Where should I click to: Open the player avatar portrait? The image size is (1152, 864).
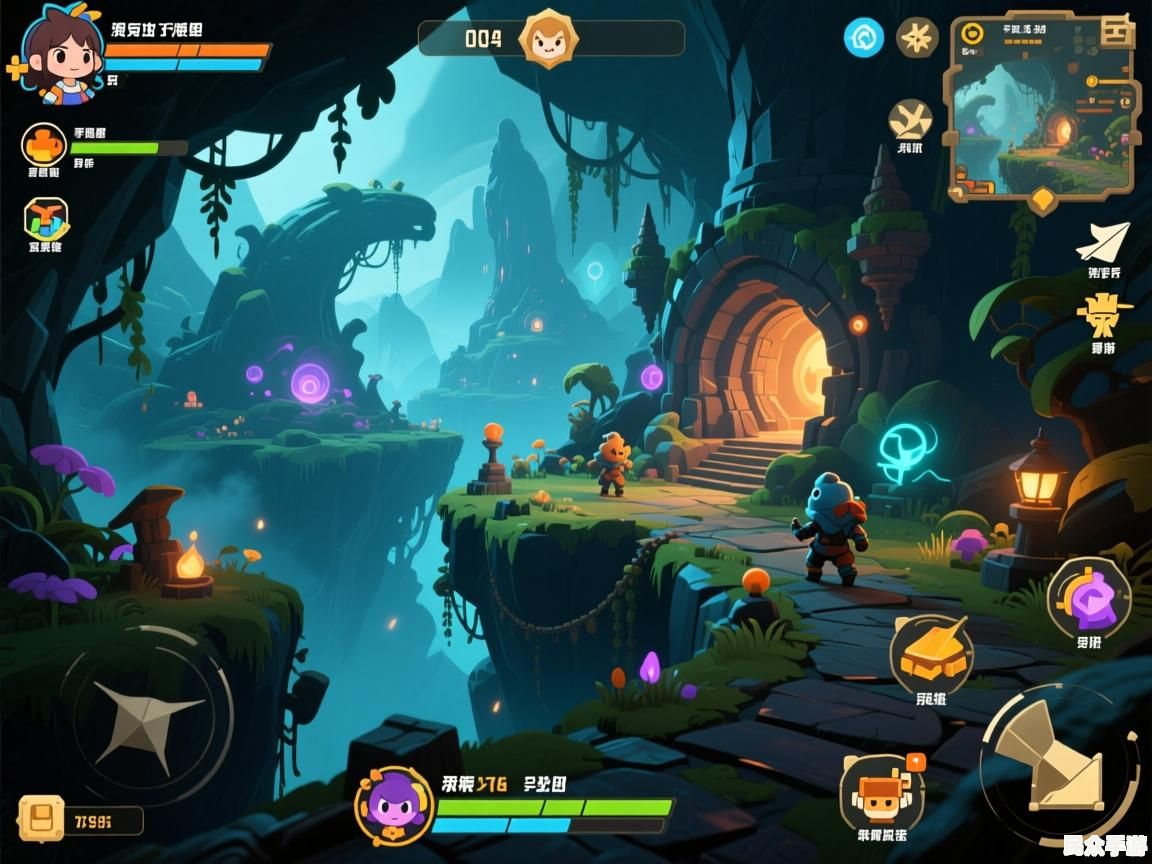point(62,50)
